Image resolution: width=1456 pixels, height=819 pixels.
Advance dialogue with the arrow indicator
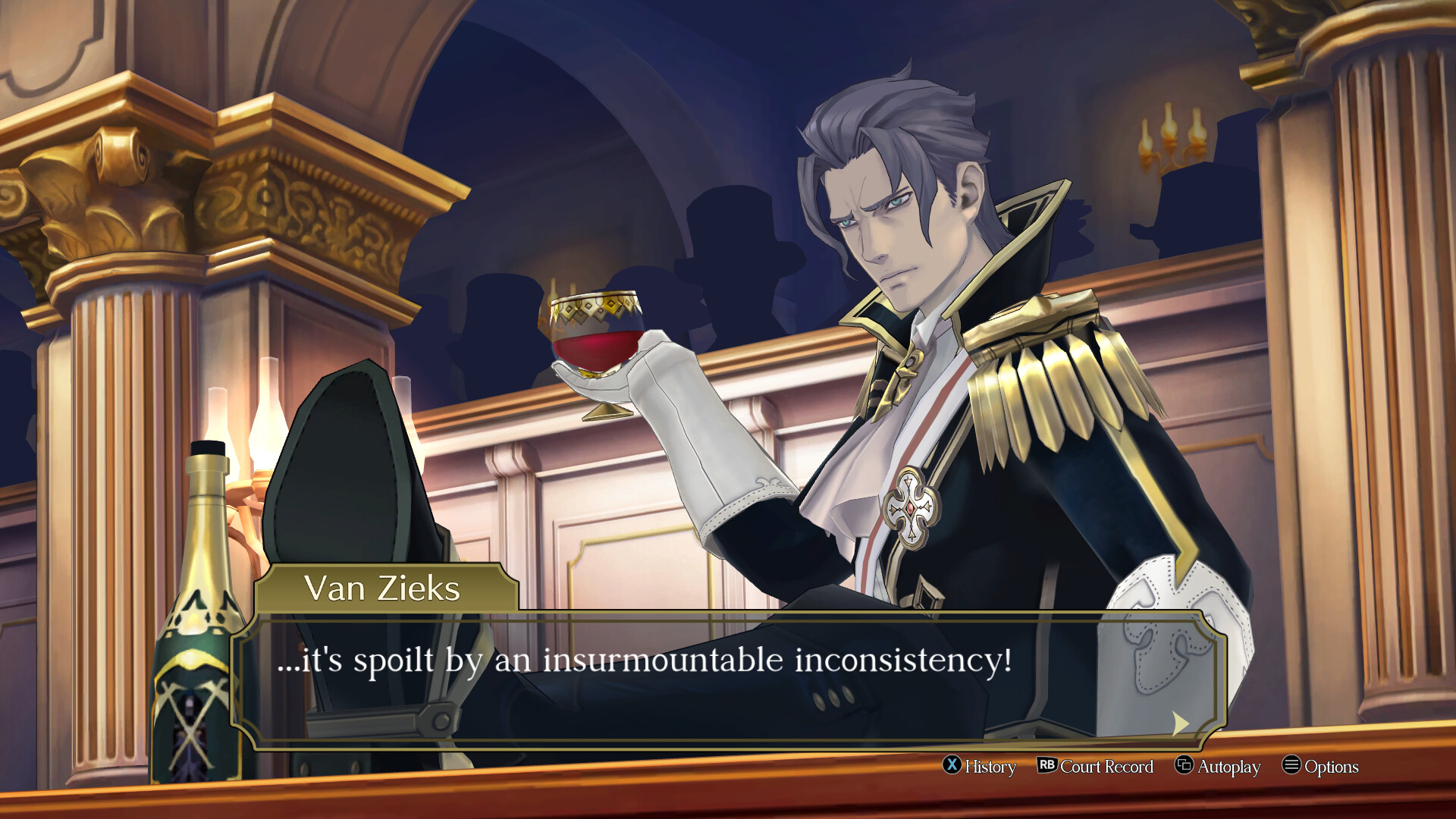[1180, 723]
